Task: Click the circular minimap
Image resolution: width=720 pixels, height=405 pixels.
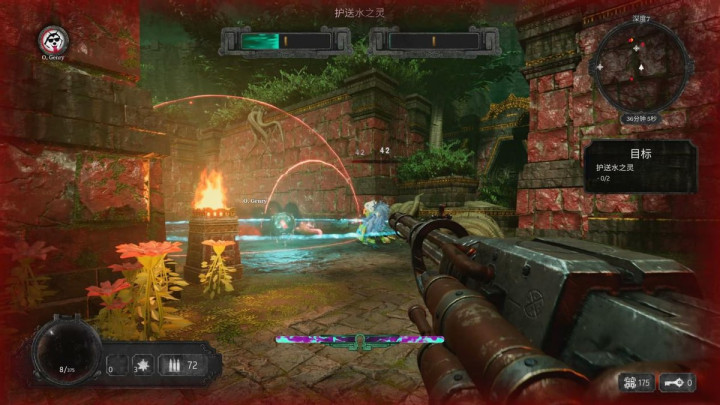Action: point(641,66)
